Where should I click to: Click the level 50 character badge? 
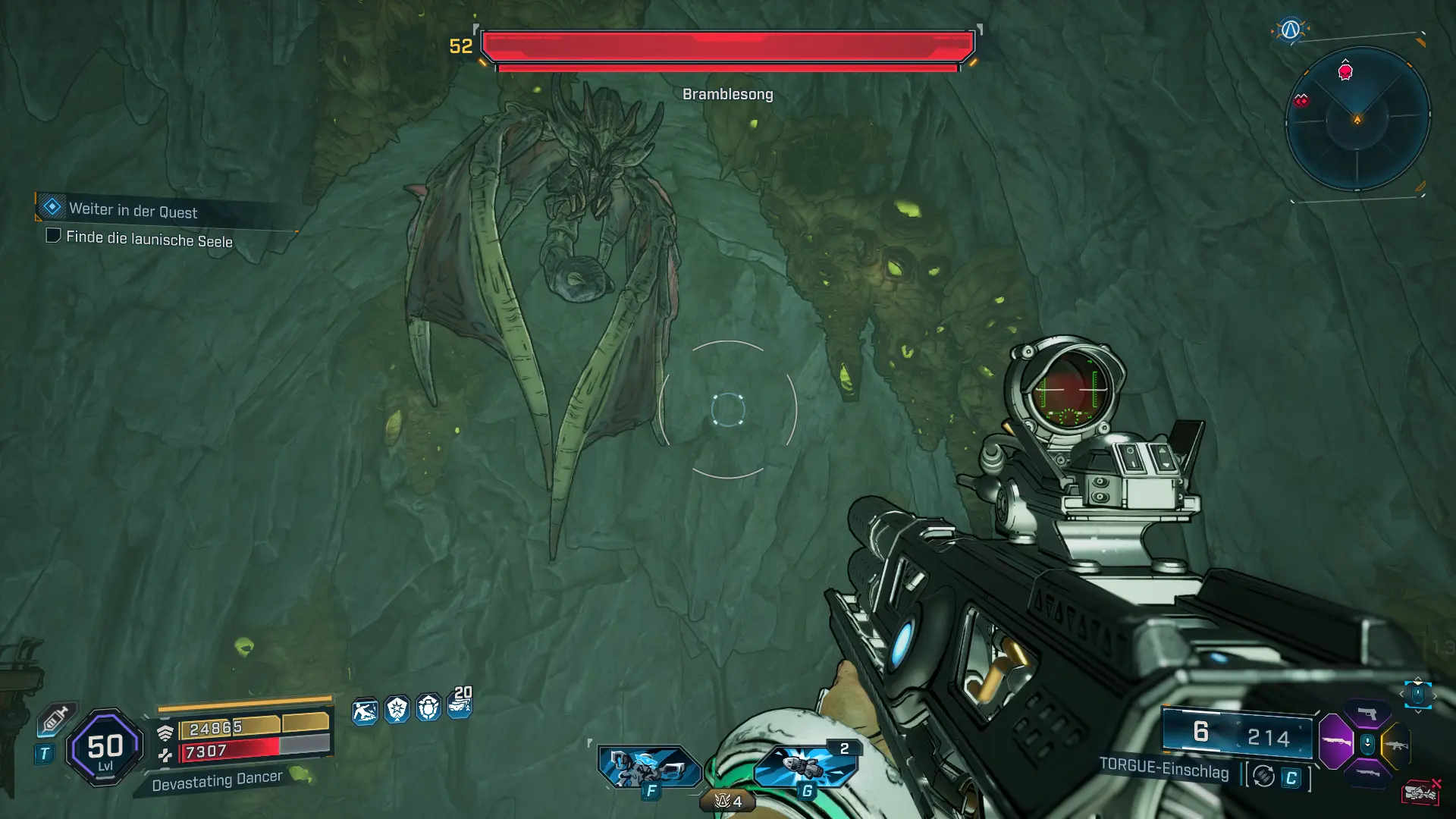coord(105,748)
